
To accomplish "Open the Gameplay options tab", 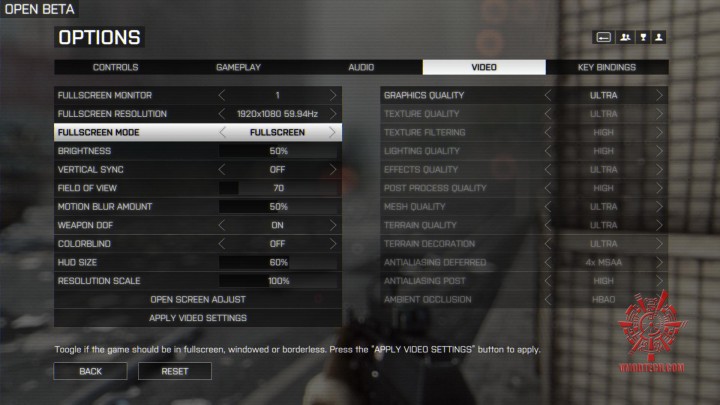I will point(238,68).
